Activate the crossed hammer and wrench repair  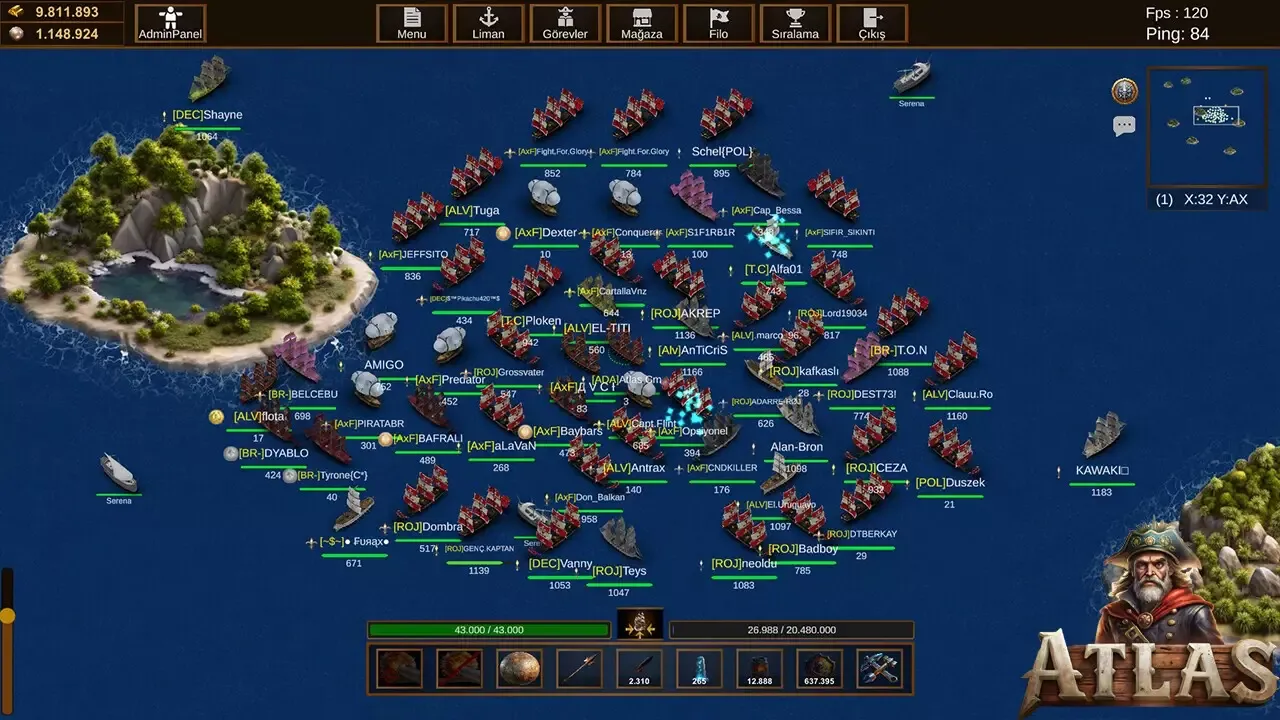[879, 668]
